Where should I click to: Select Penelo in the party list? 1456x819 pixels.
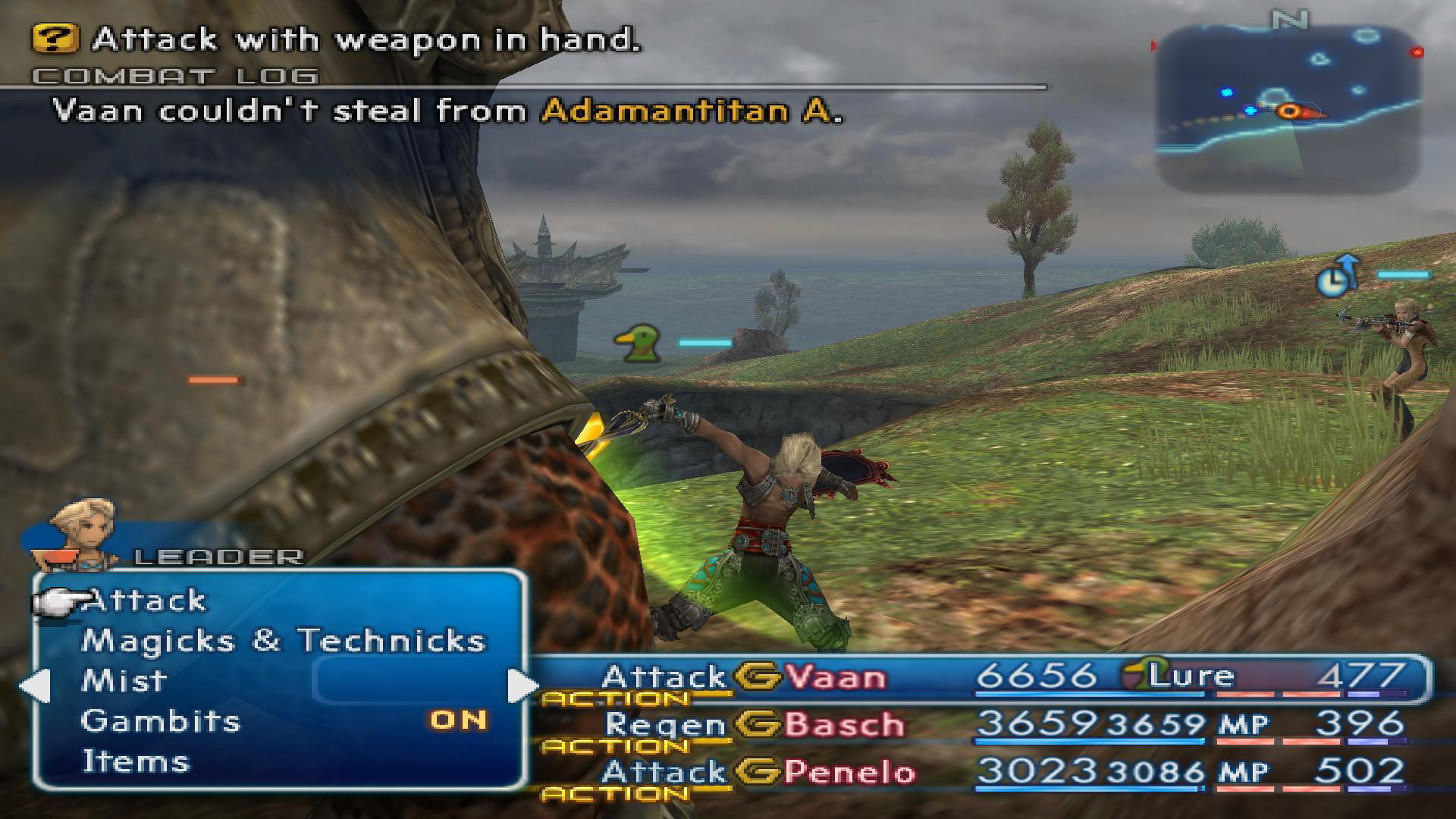tap(849, 773)
